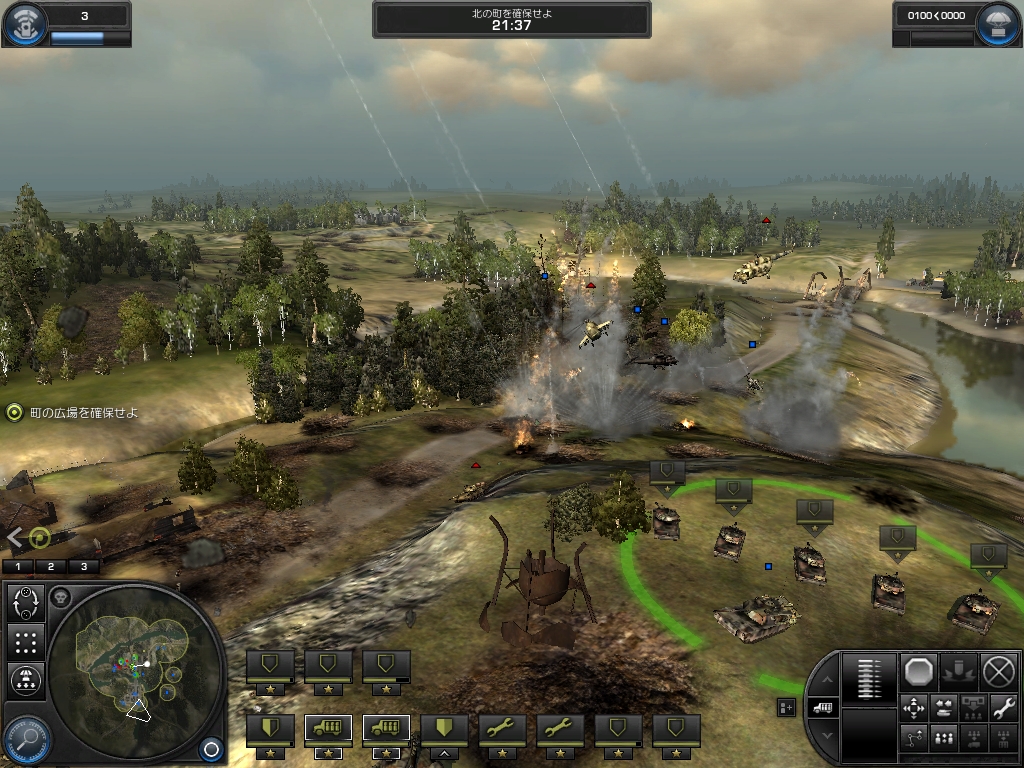Open the tactical aid parachute menu
The width and height of the screenshot is (1024, 768).
1000,24
